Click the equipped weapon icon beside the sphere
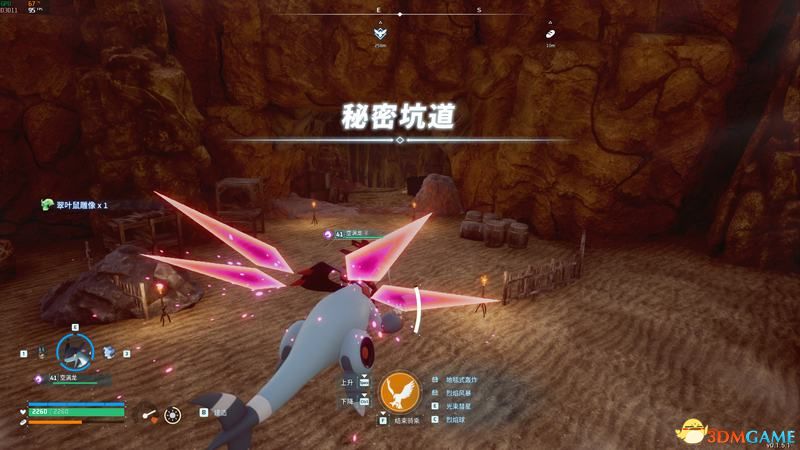This screenshot has width=800, height=450. point(148,412)
